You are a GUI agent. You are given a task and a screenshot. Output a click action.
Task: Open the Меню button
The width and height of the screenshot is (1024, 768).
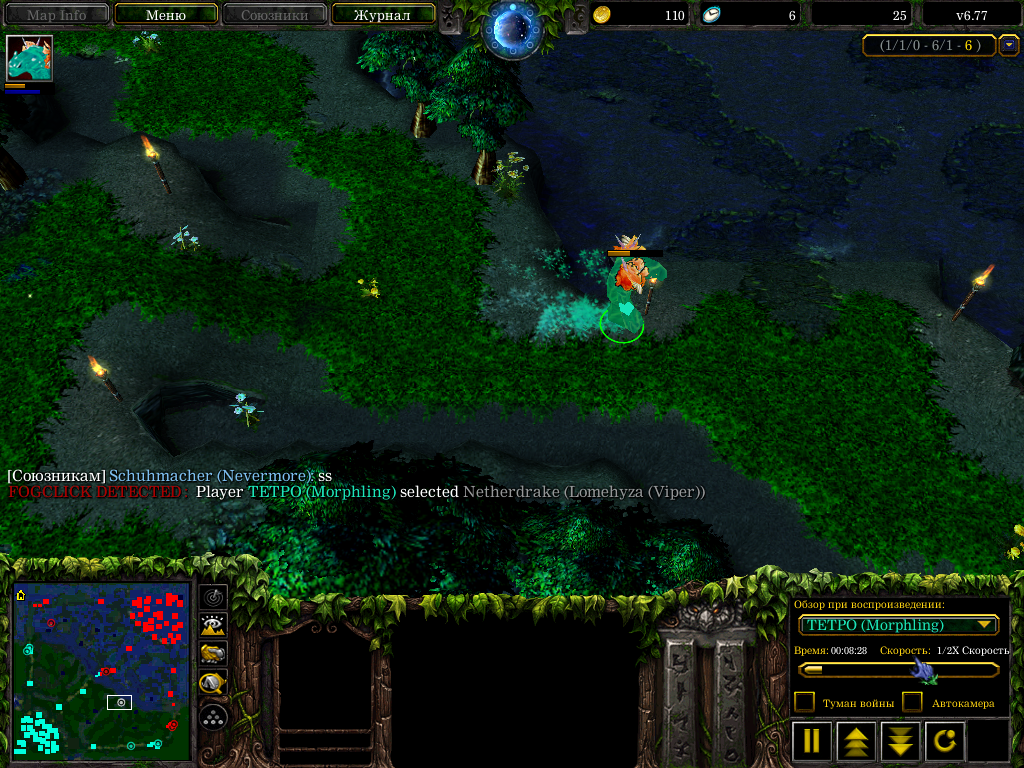[x=166, y=15]
